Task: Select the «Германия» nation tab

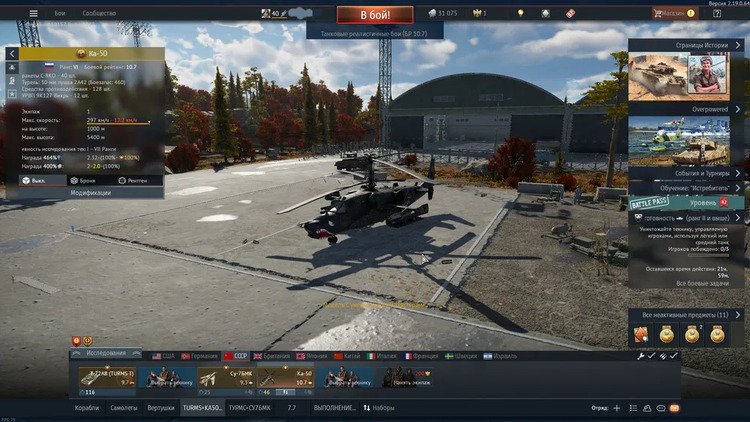Action: pos(199,356)
